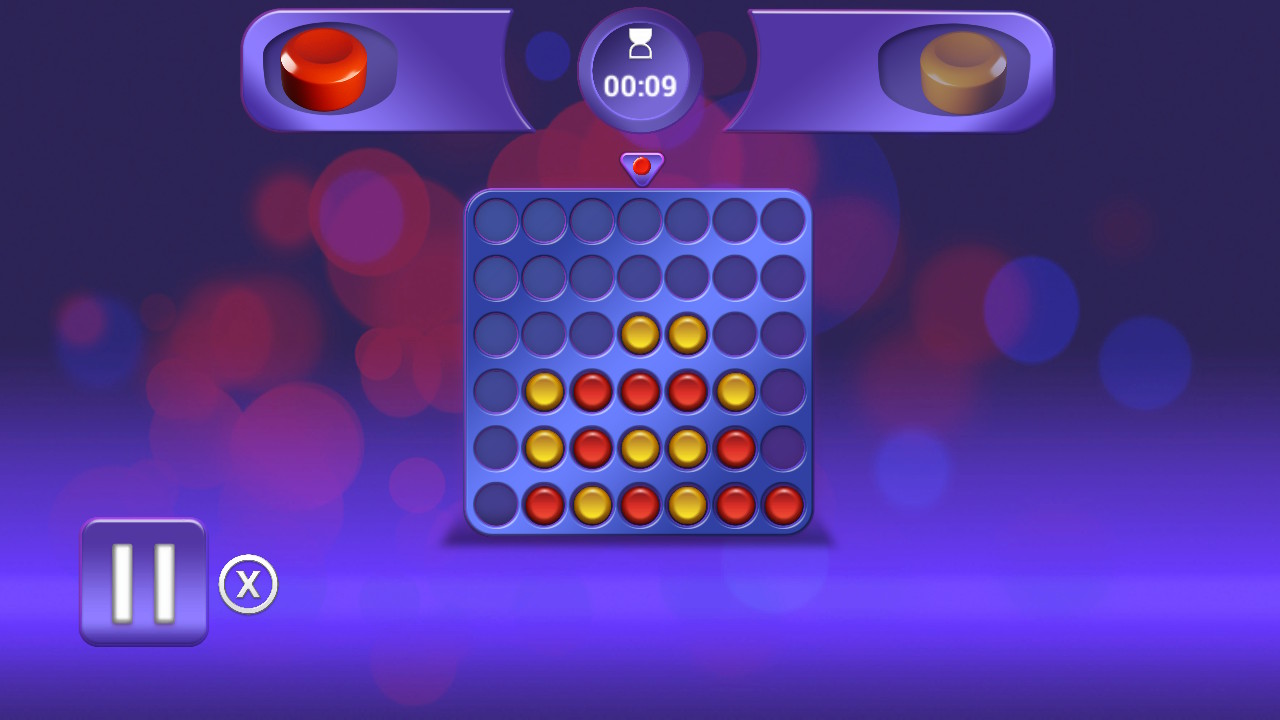Click the pause icon

(x=142, y=583)
